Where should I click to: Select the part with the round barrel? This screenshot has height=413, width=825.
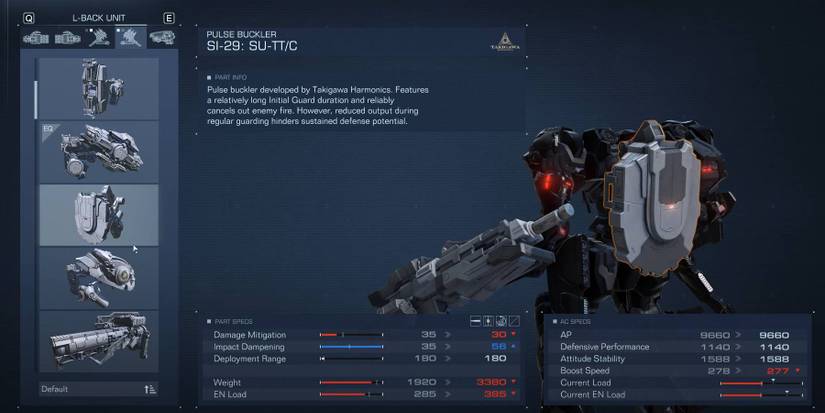tap(98, 277)
